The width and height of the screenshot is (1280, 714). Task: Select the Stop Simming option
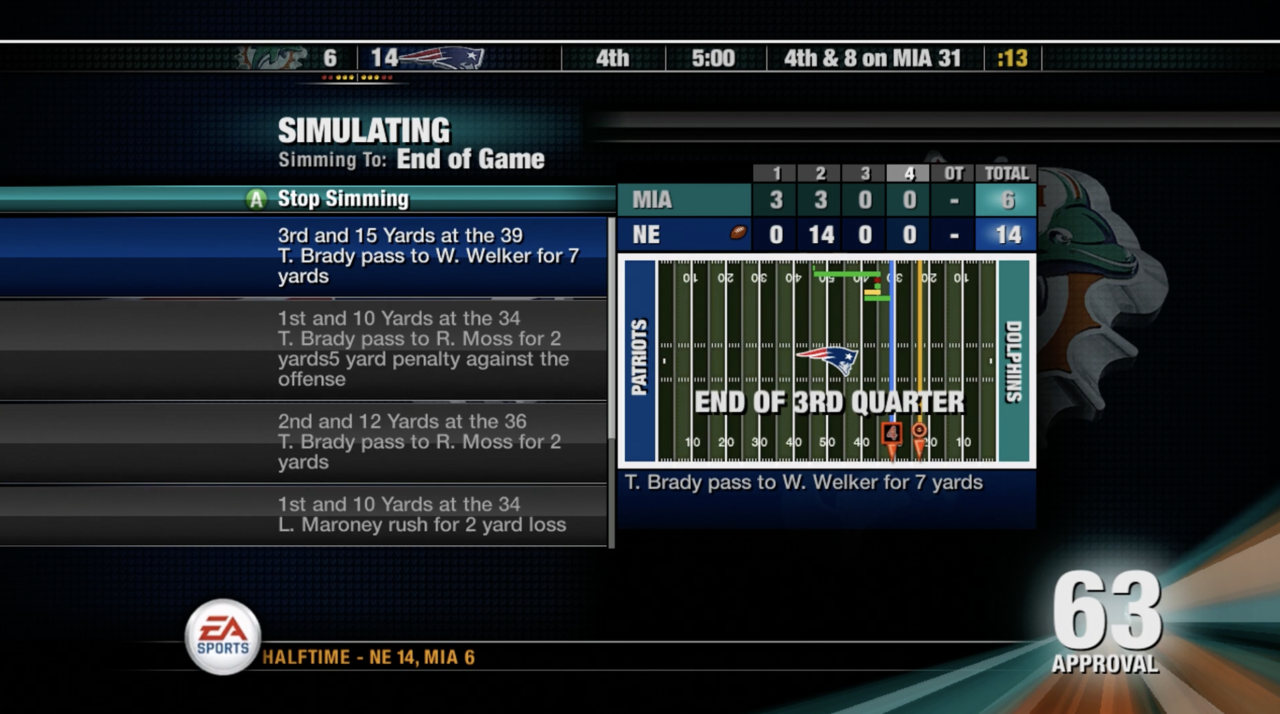tap(342, 199)
